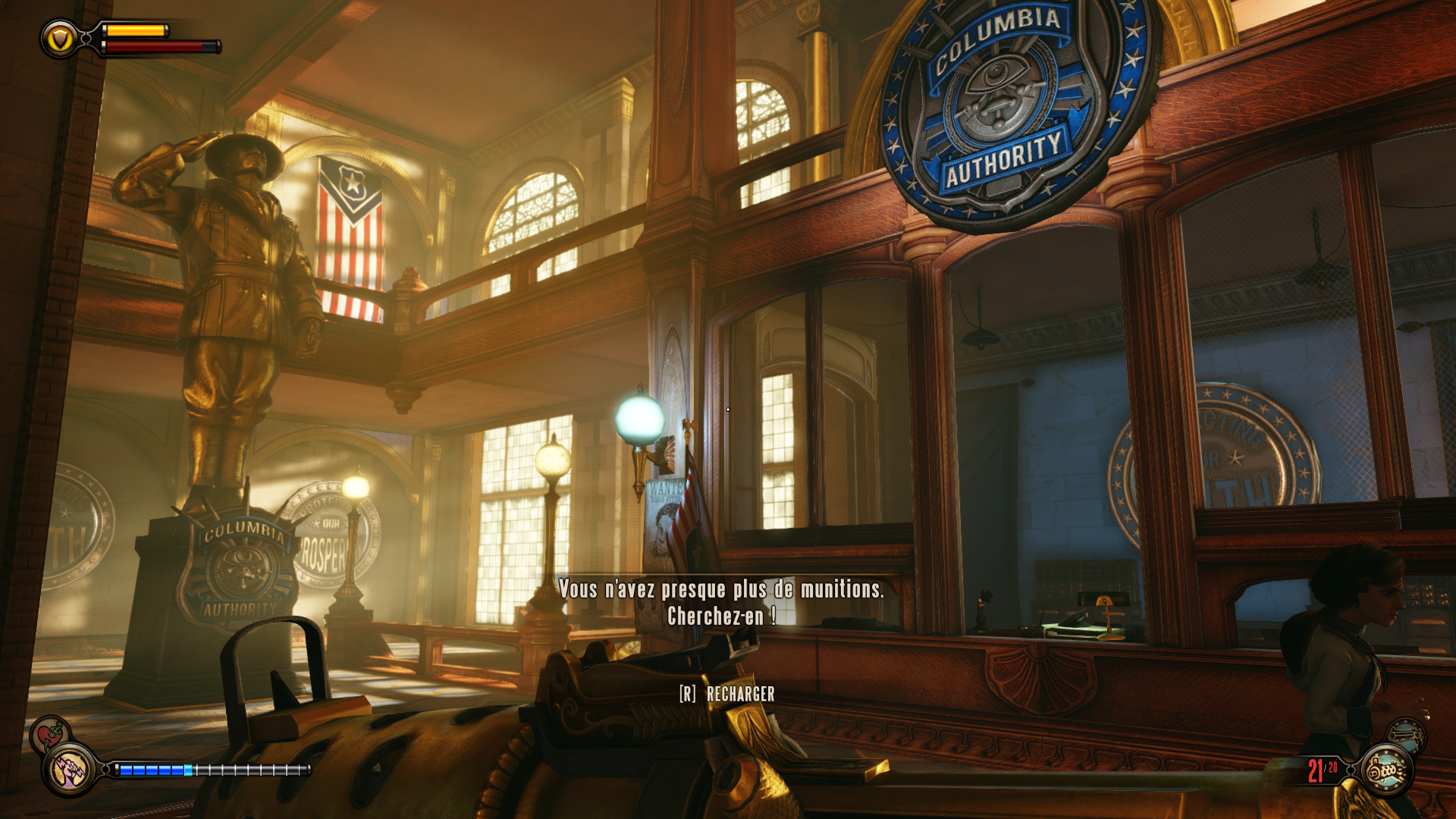Image resolution: width=1456 pixels, height=819 pixels.
Task: Switch to the Possession heart vigor icon
Action: [50, 733]
